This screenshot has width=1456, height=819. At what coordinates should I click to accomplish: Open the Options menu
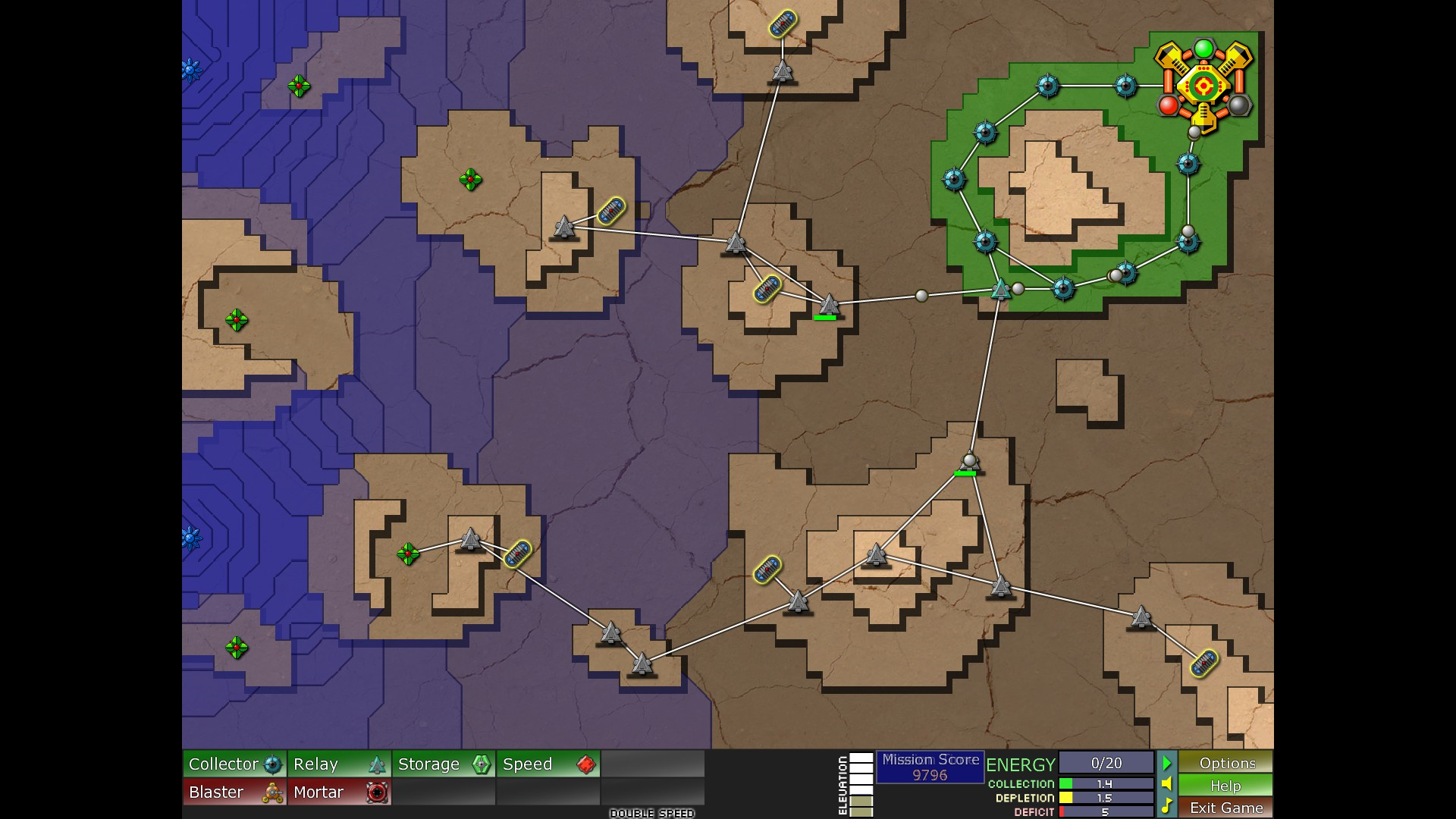tap(1226, 763)
